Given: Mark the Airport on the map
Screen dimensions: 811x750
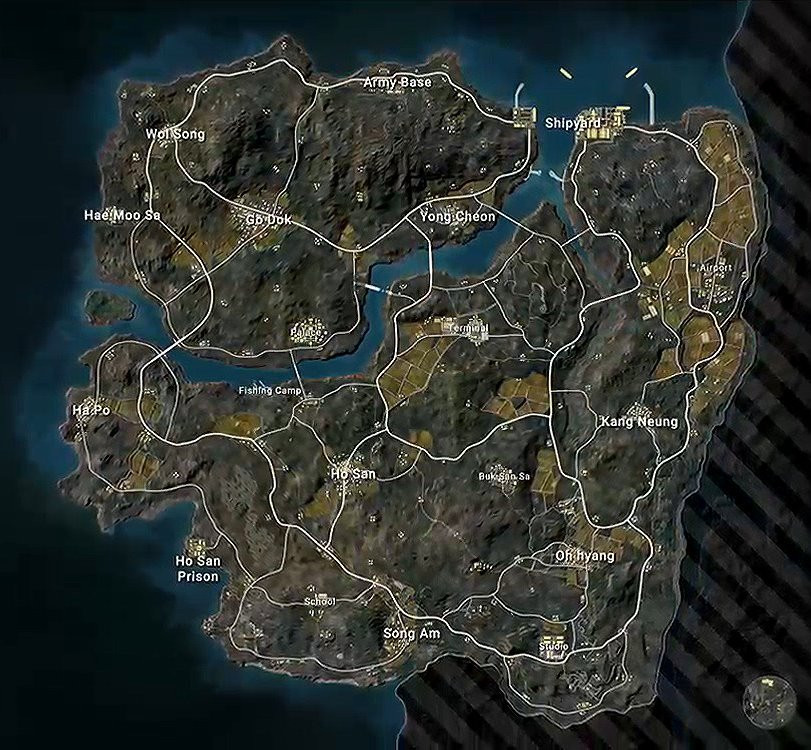Looking at the screenshot, I should coord(715,268).
